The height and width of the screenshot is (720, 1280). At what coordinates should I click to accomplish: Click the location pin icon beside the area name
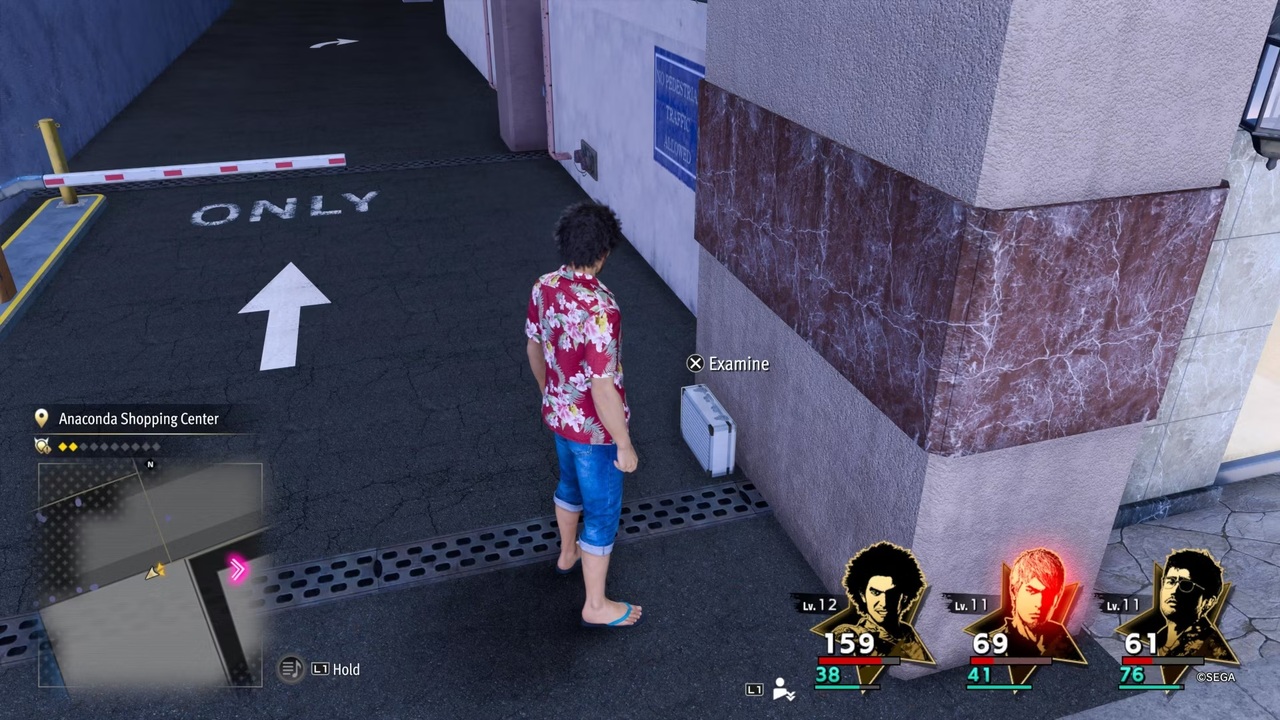tap(42, 419)
